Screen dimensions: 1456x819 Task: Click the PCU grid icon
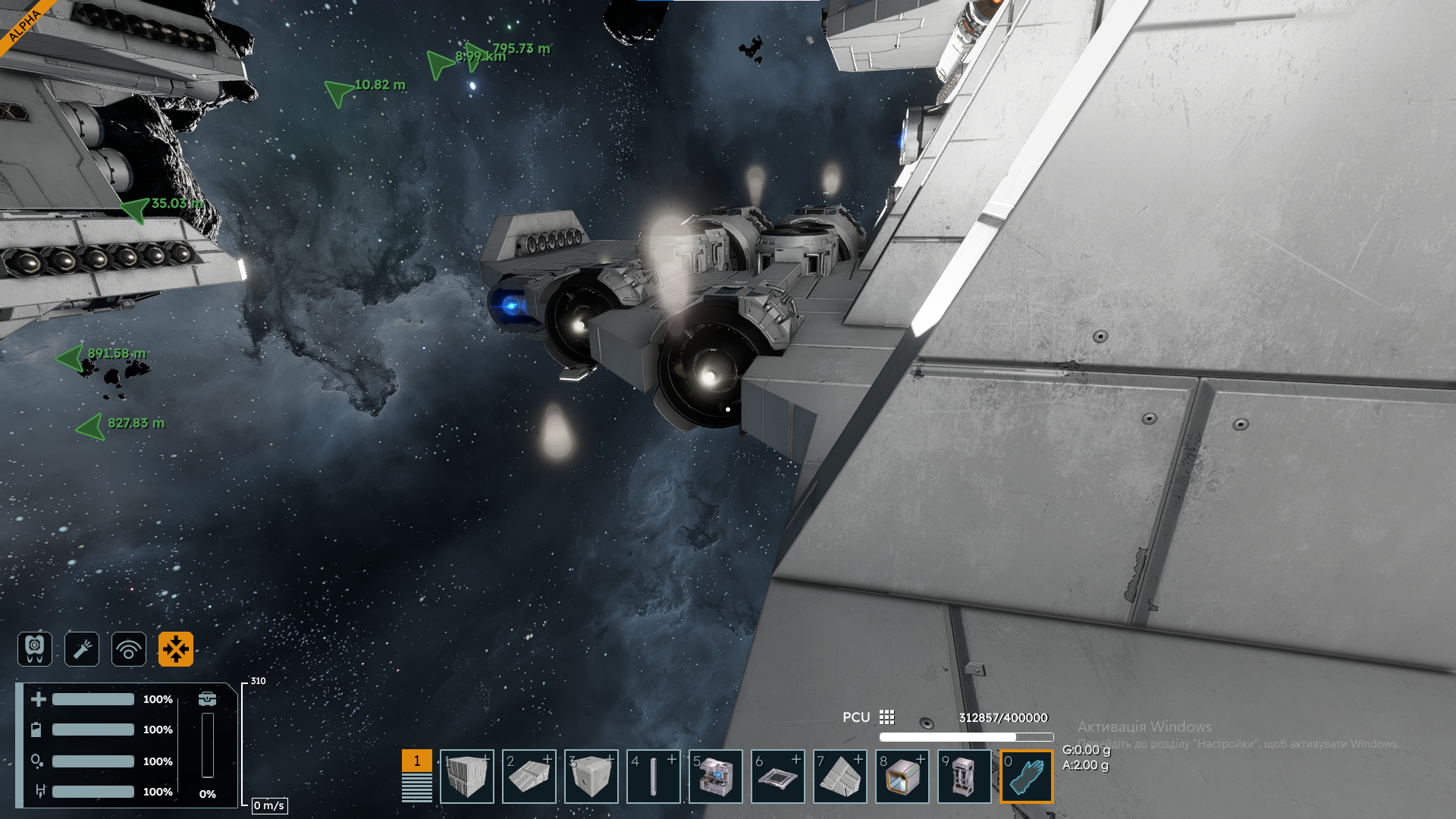887,717
